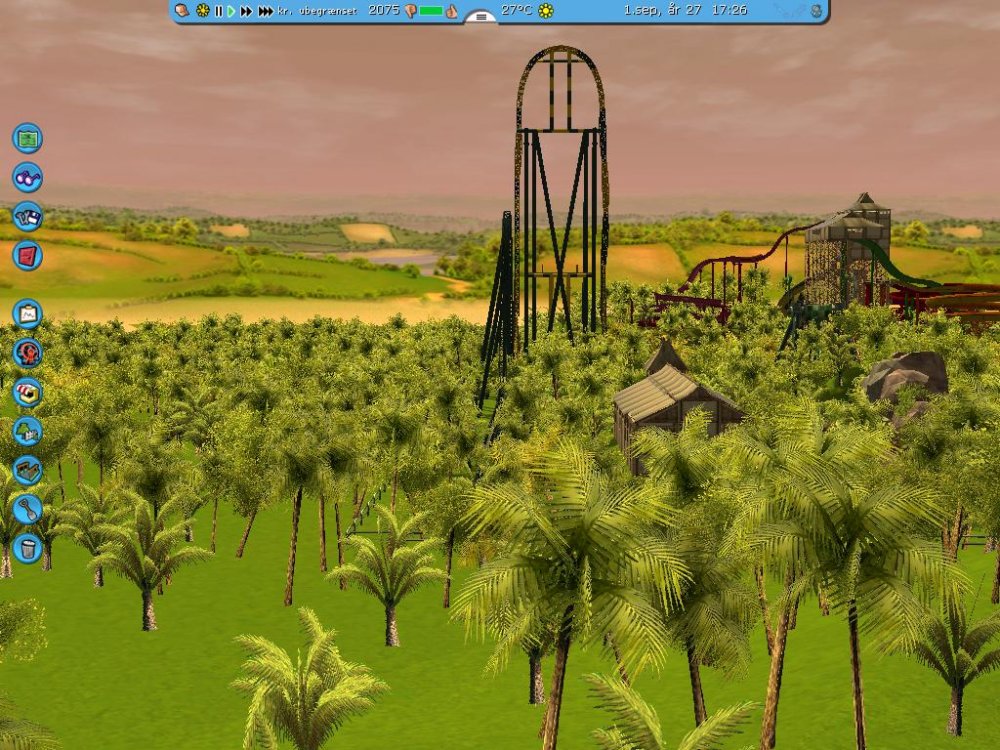The image size is (1000, 750).
Task: Open the park finances graph panel
Action: pyautogui.click(x=27, y=314)
